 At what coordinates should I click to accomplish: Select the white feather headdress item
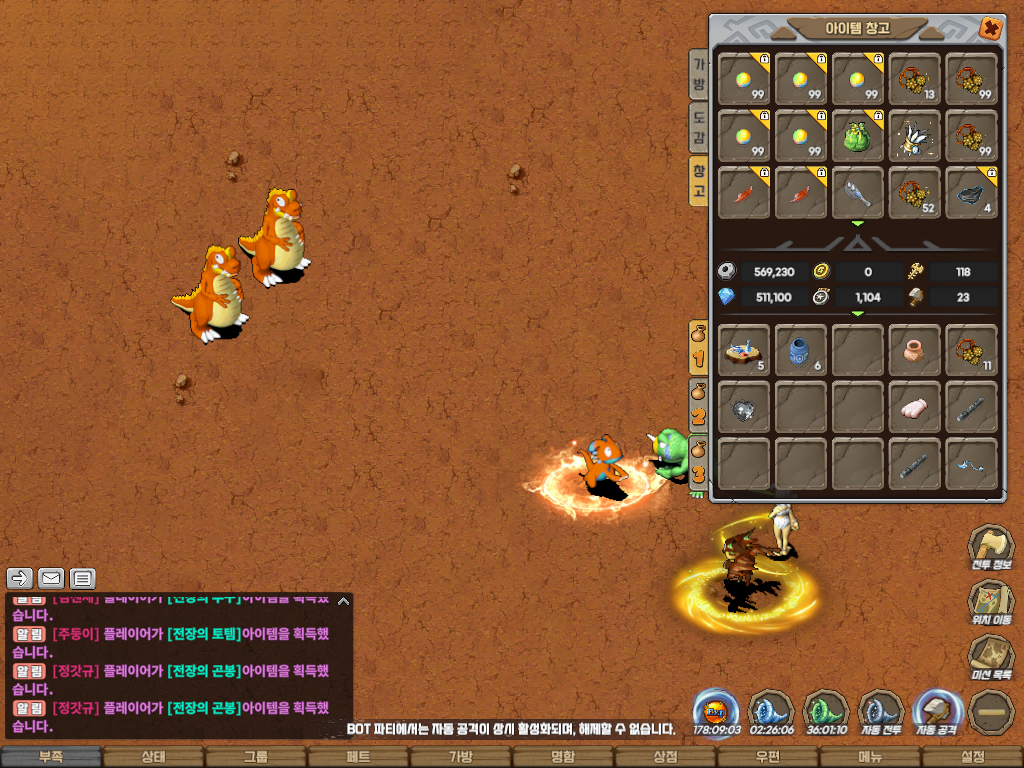[914, 136]
